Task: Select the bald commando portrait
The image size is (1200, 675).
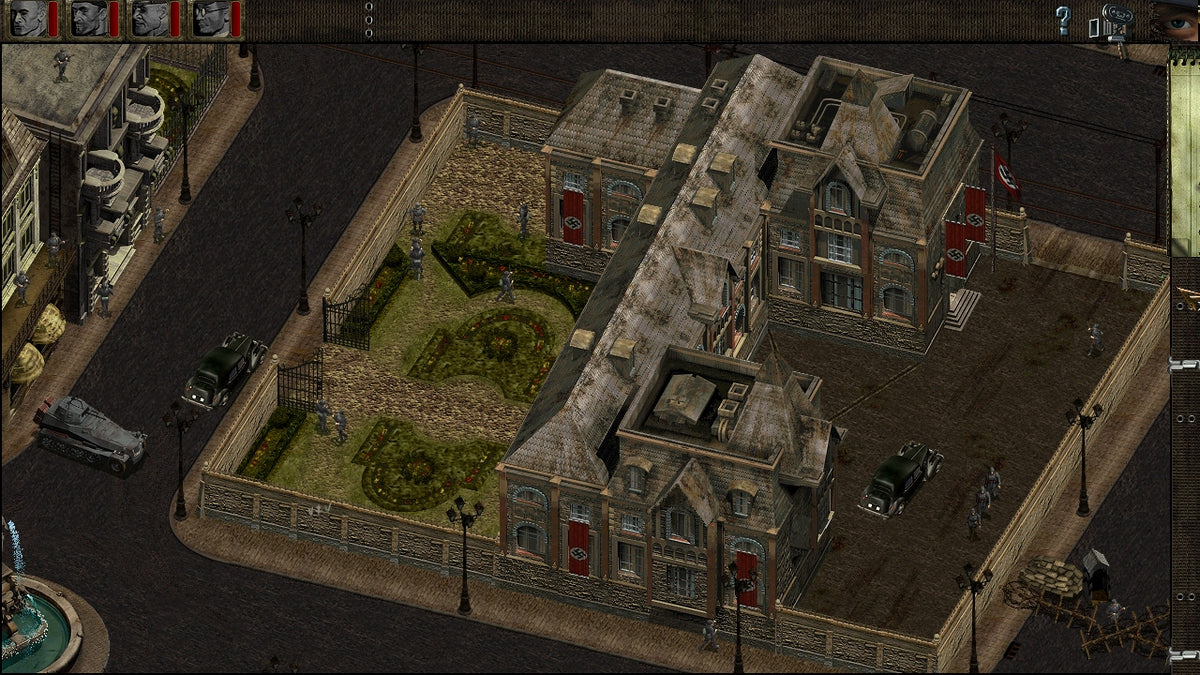Action: tap(28, 19)
